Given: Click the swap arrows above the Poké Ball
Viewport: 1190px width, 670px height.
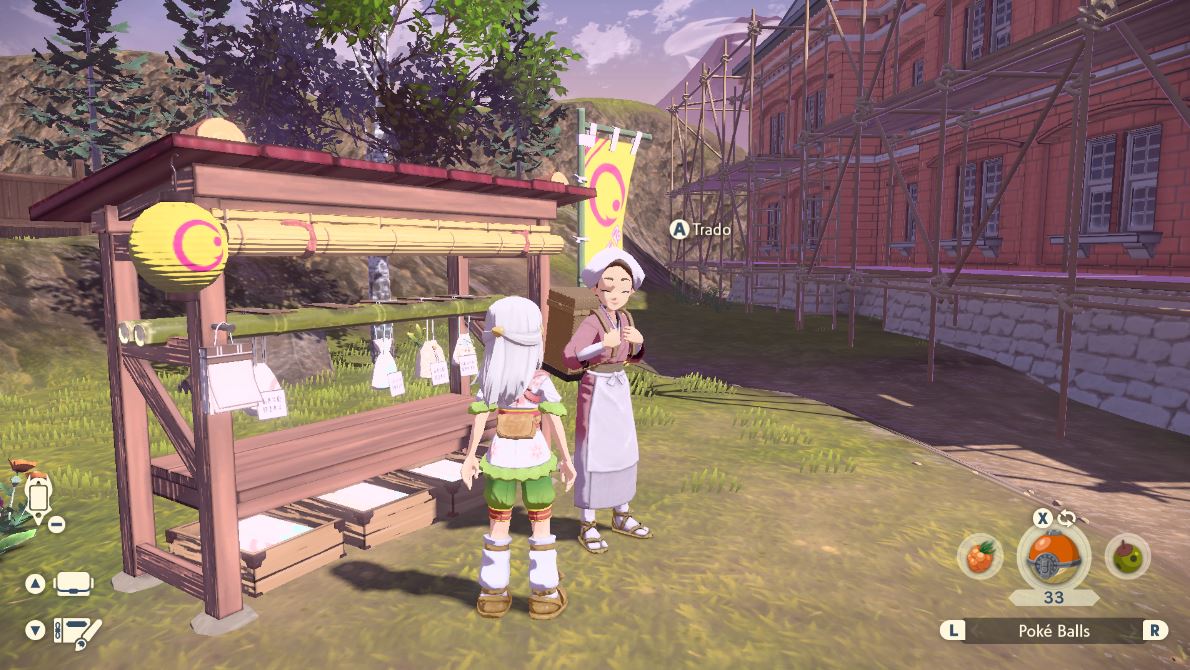Looking at the screenshot, I should 1067,517.
